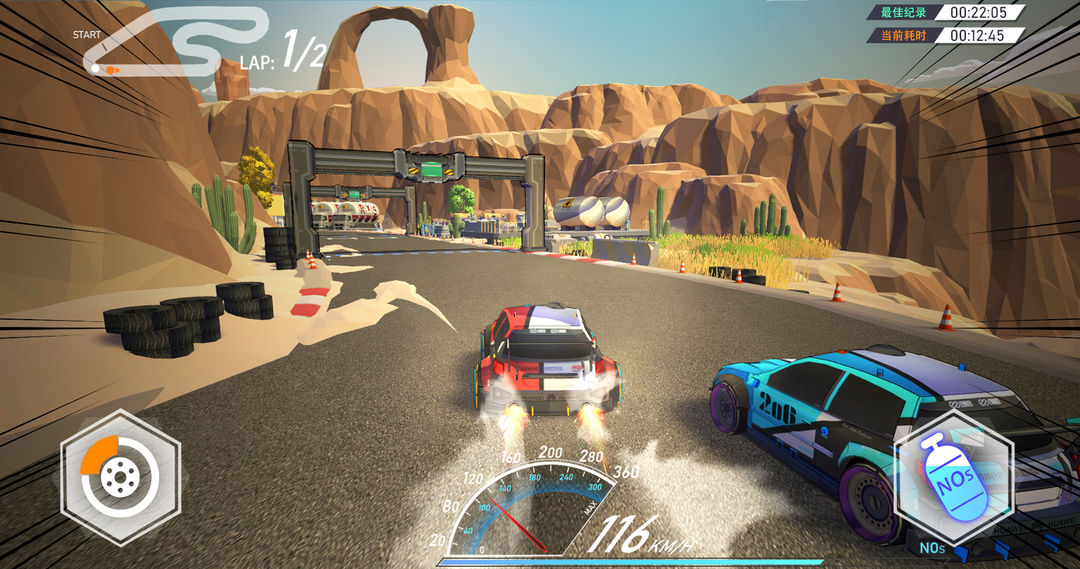This screenshot has height=569, width=1080.
Task: Tap the brake drift hexagon button
Action: coord(120,478)
